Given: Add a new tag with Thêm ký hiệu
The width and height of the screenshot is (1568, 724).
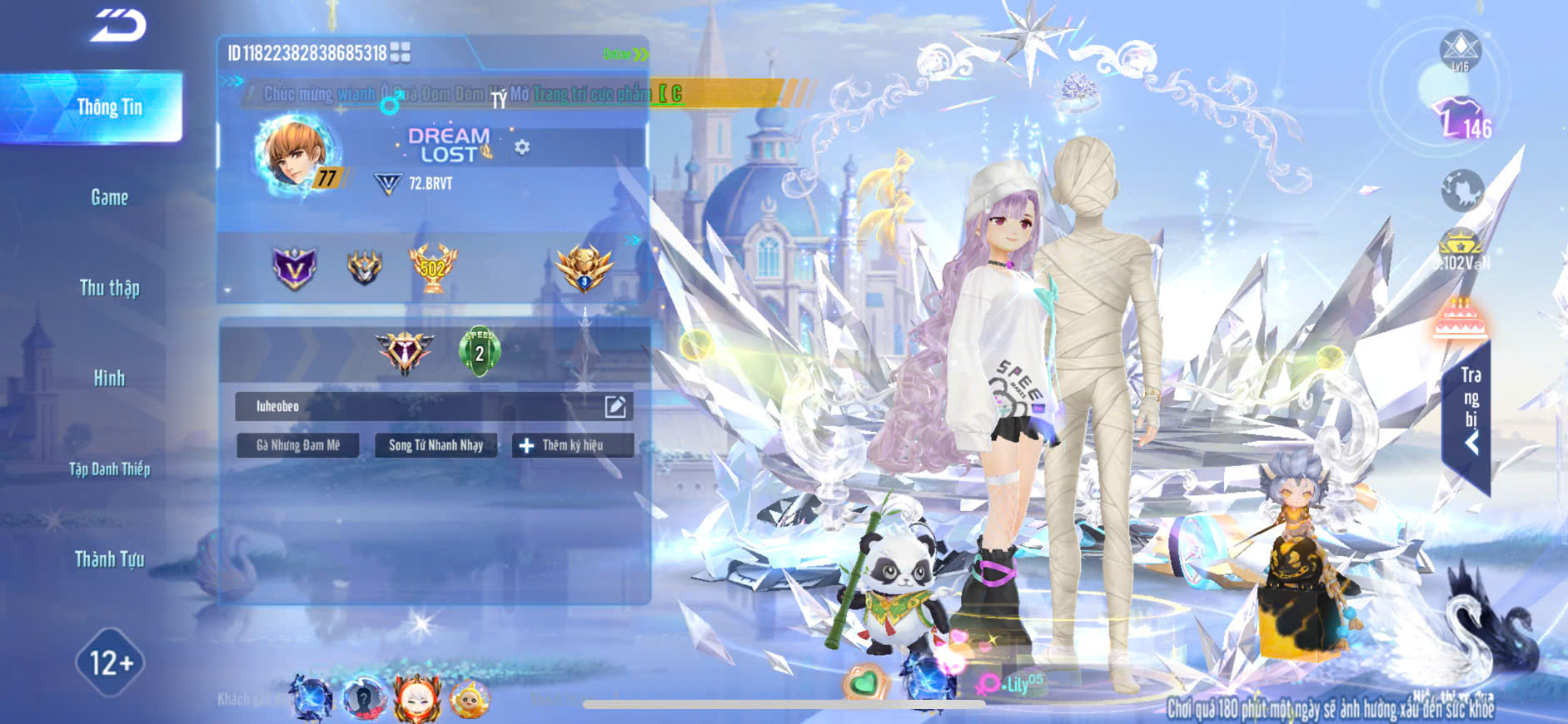Looking at the screenshot, I should click(x=572, y=445).
